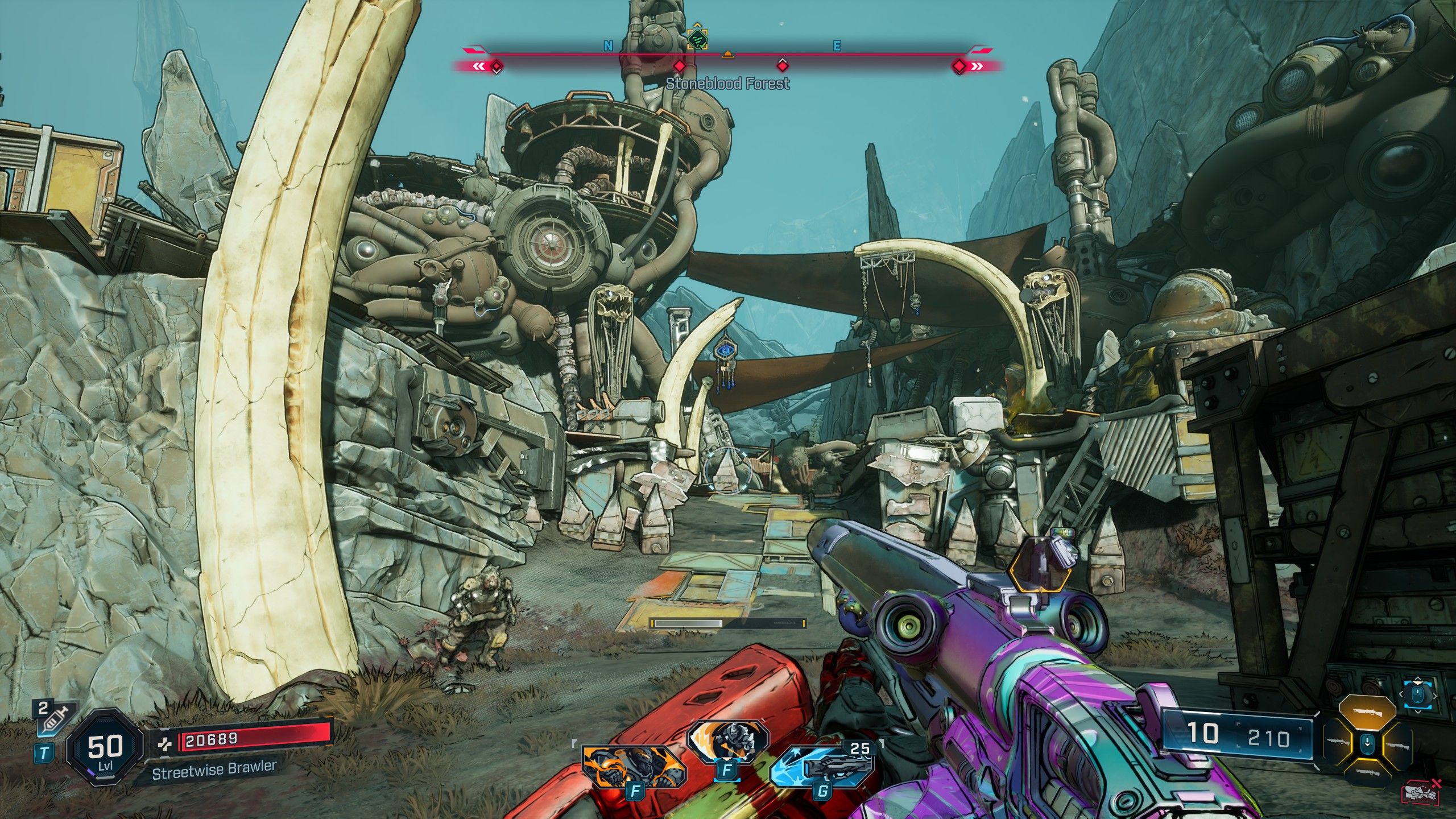Click the level 50 octagon badge

105,747
